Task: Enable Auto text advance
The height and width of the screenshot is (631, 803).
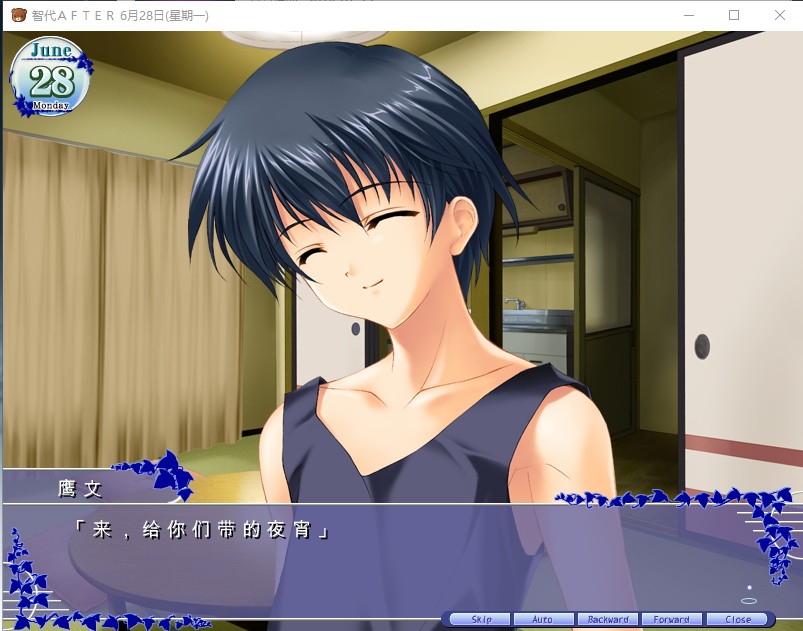Action: coord(543,620)
